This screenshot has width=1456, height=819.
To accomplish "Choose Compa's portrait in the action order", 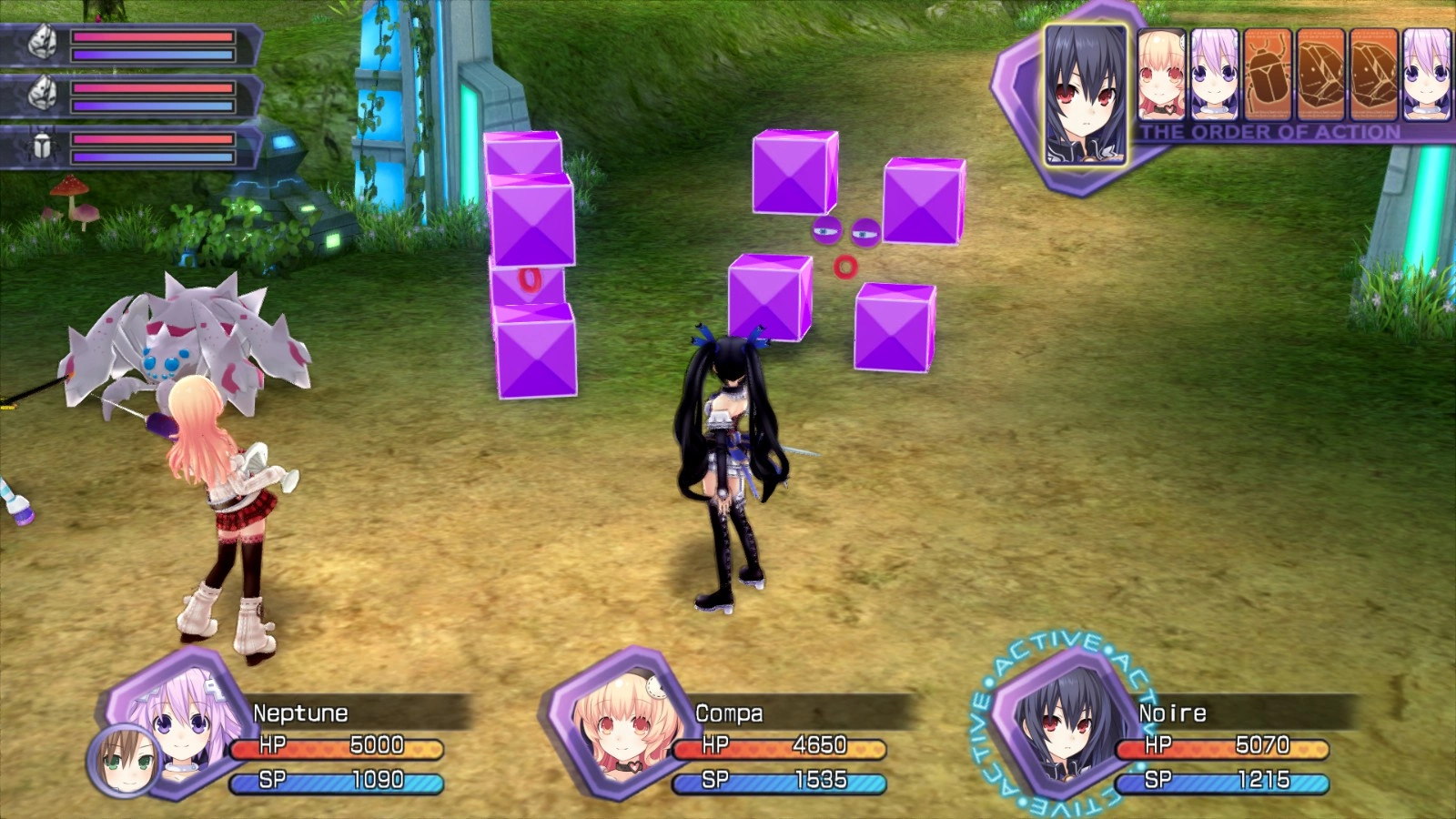I will click(x=1161, y=75).
